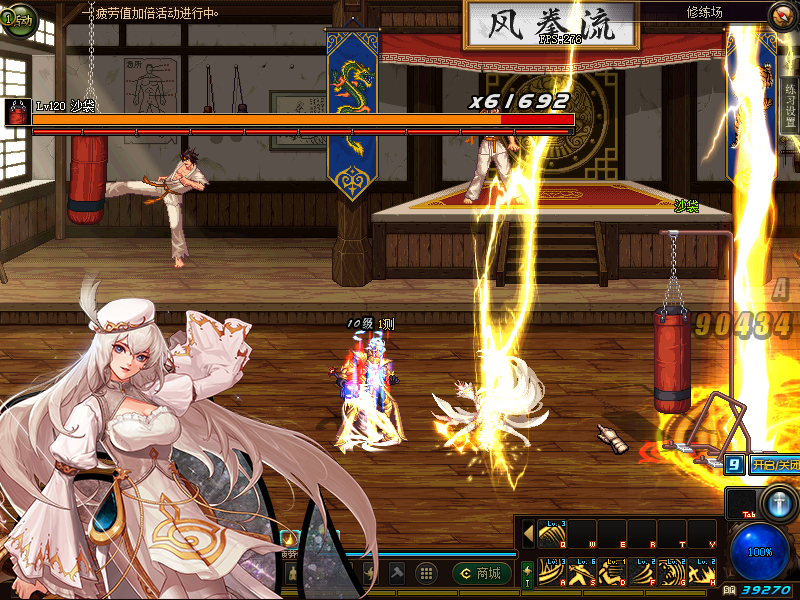Click the grid menu button left of 商城
The width and height of the screenshot is (800, 600).
coord(426,573)
